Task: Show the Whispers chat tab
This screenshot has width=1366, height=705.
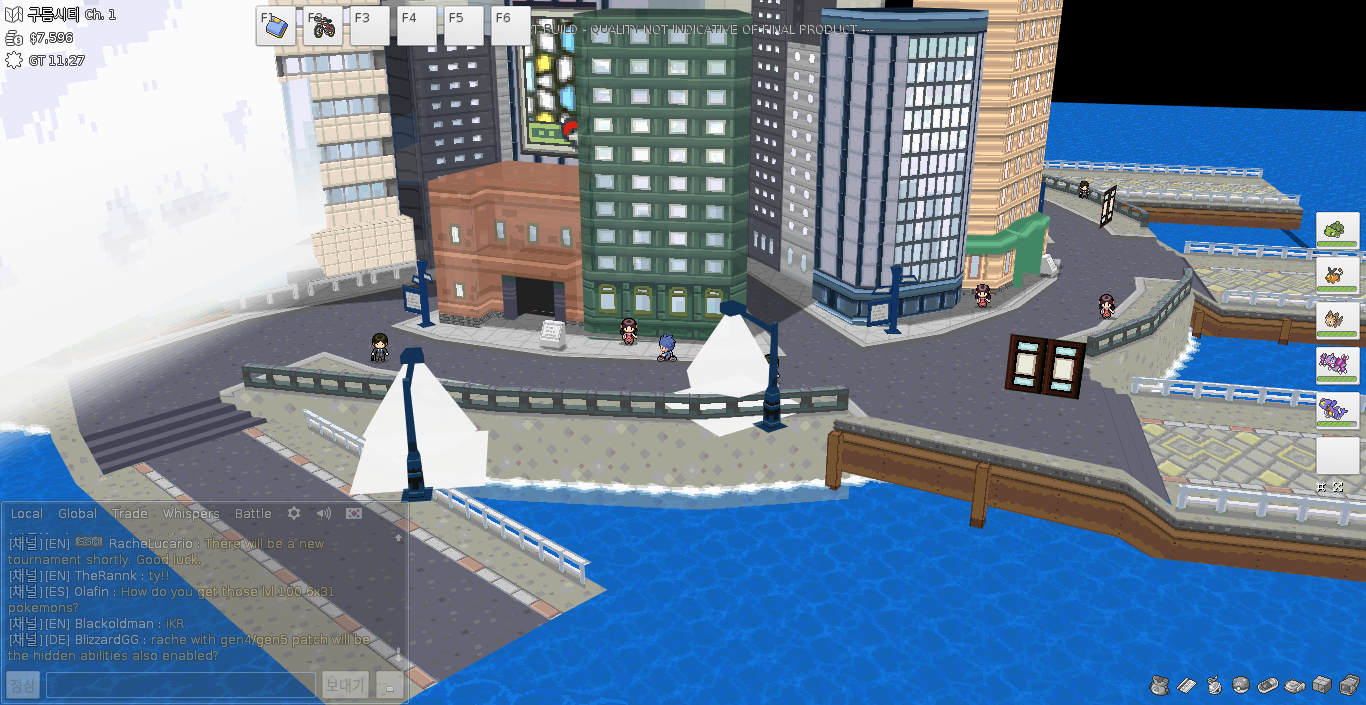Action: pos(191,514)
